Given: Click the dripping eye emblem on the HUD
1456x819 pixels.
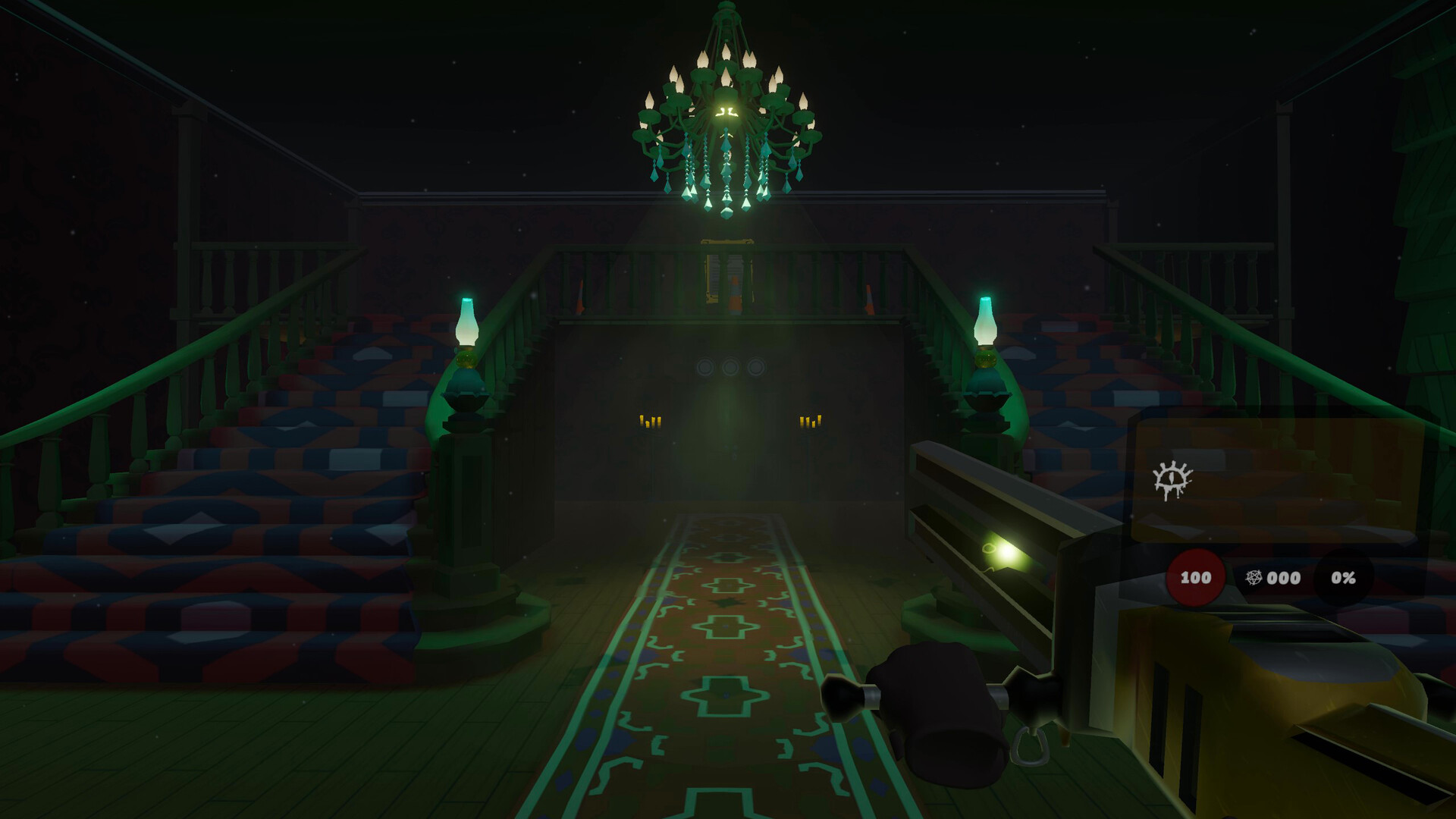Looking at the screenshot, I should 1173,479.
